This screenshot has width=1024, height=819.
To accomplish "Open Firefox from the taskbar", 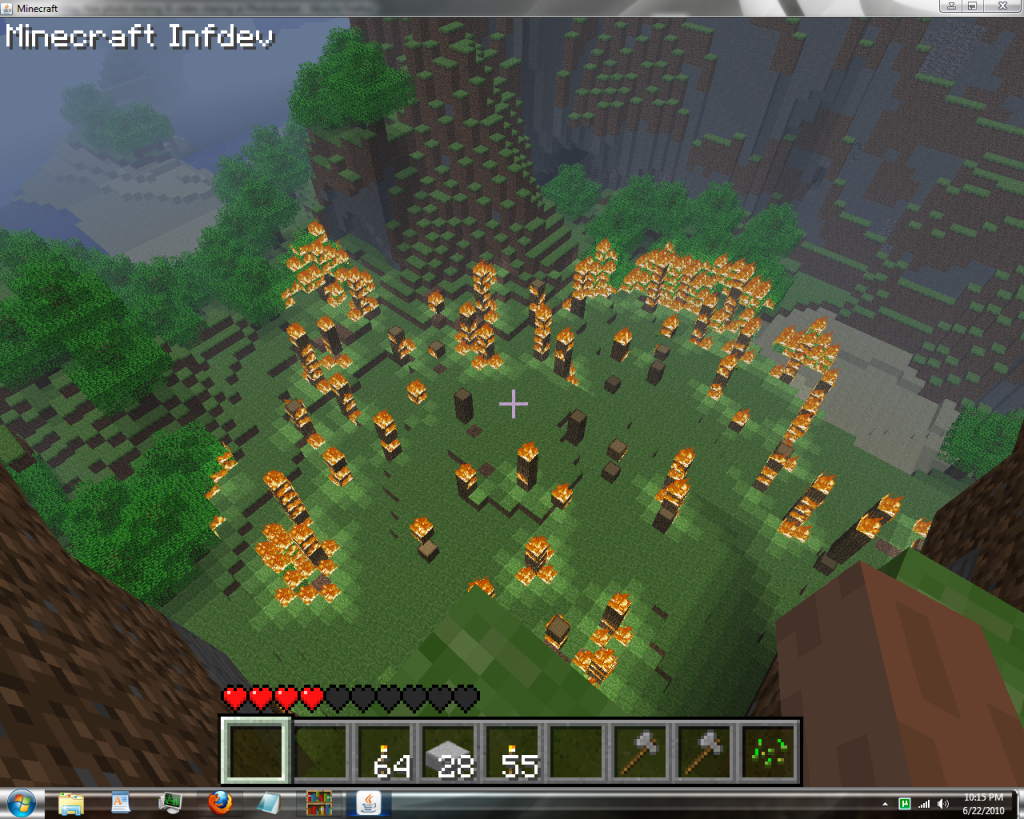I will [x=220, y=802].
